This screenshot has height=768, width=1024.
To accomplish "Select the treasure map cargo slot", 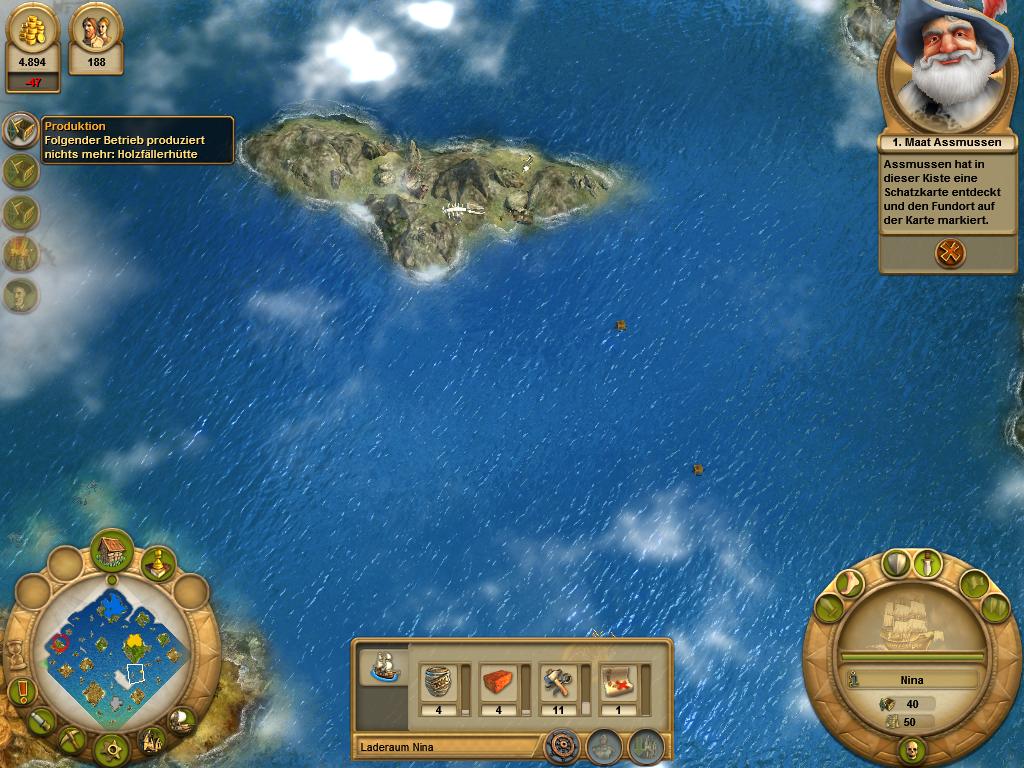I will [618, 684].
